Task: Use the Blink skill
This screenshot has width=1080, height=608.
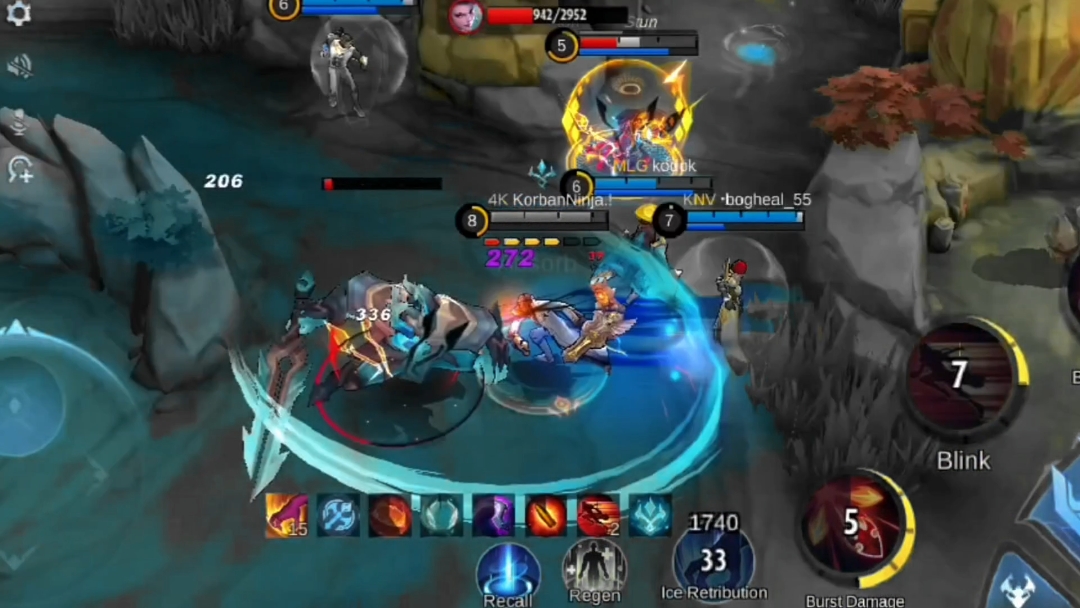Action: (x=962, y=378)
